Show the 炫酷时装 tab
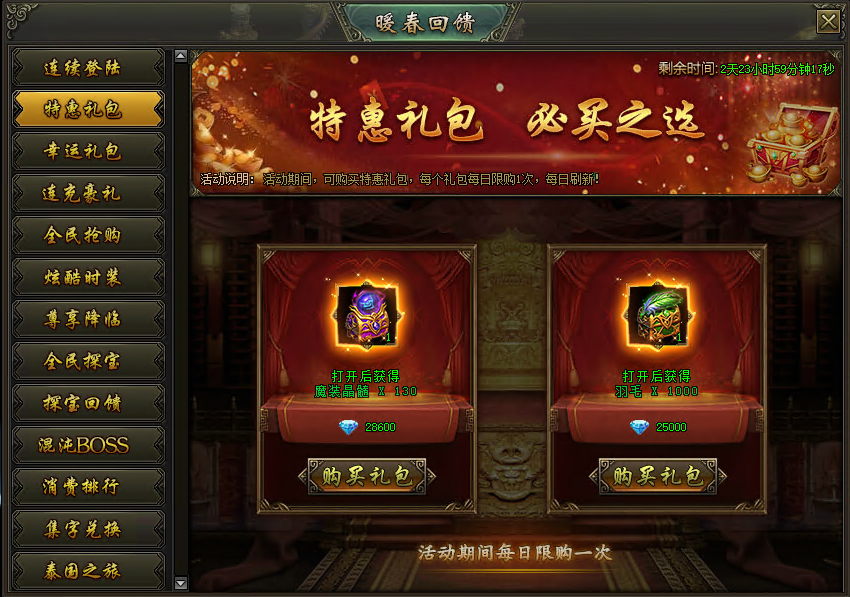This screenshot has height=597, width=850. 88,277
